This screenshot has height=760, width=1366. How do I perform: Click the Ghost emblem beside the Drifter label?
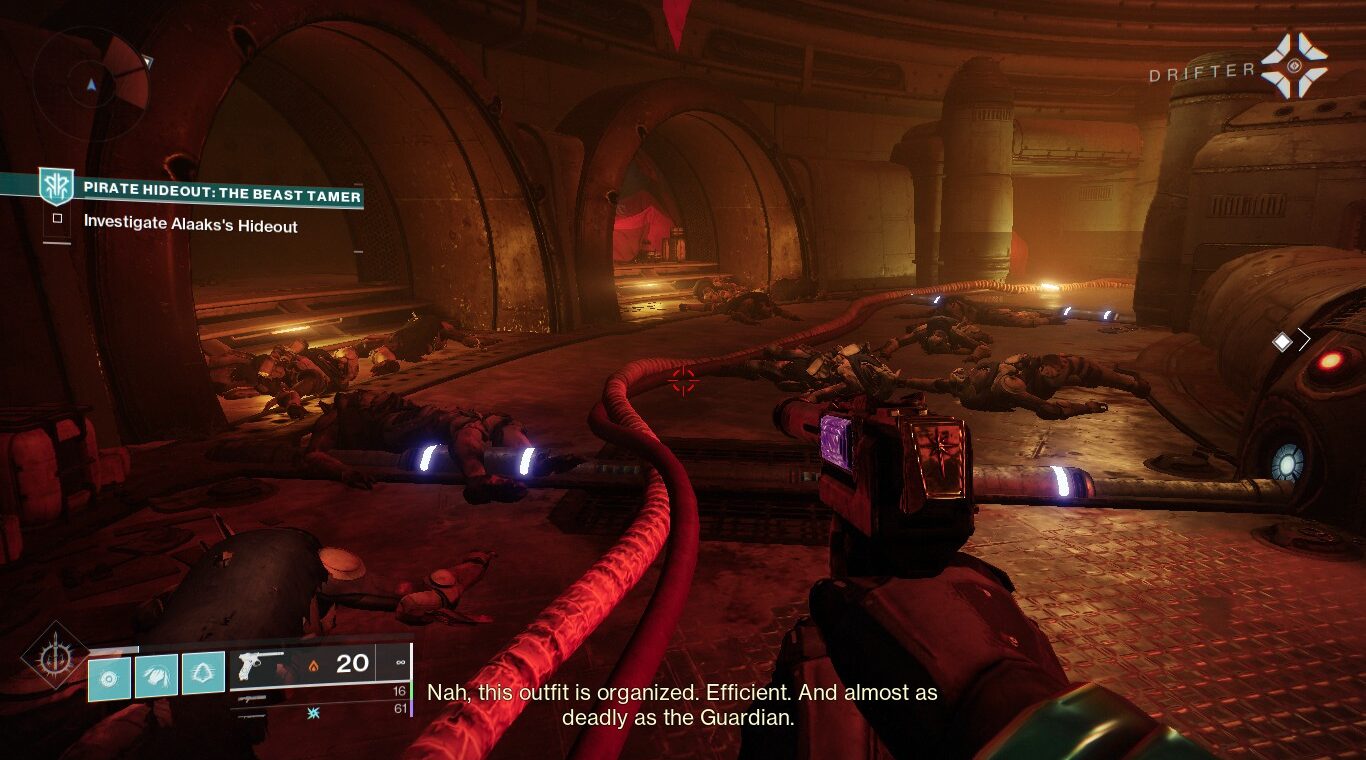[1293, 65]
